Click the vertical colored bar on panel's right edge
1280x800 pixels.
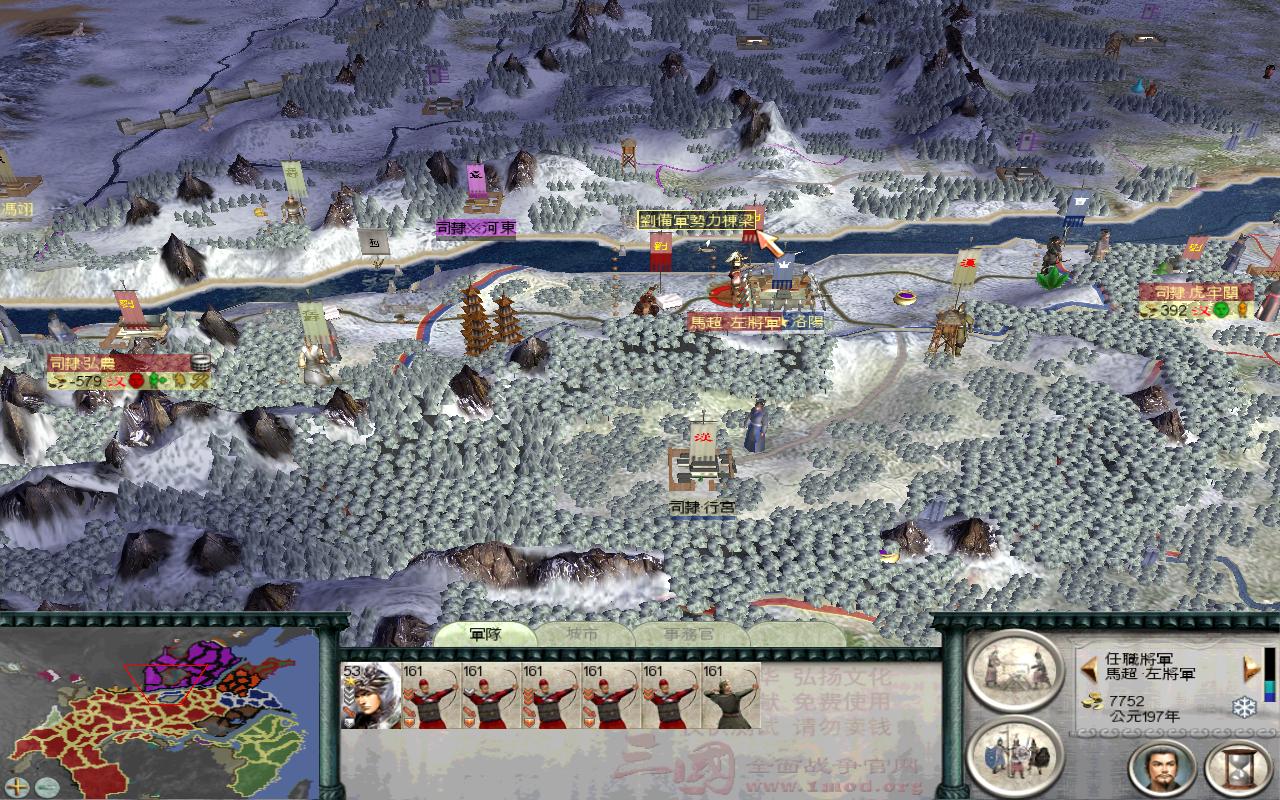tap(1269, 675)
